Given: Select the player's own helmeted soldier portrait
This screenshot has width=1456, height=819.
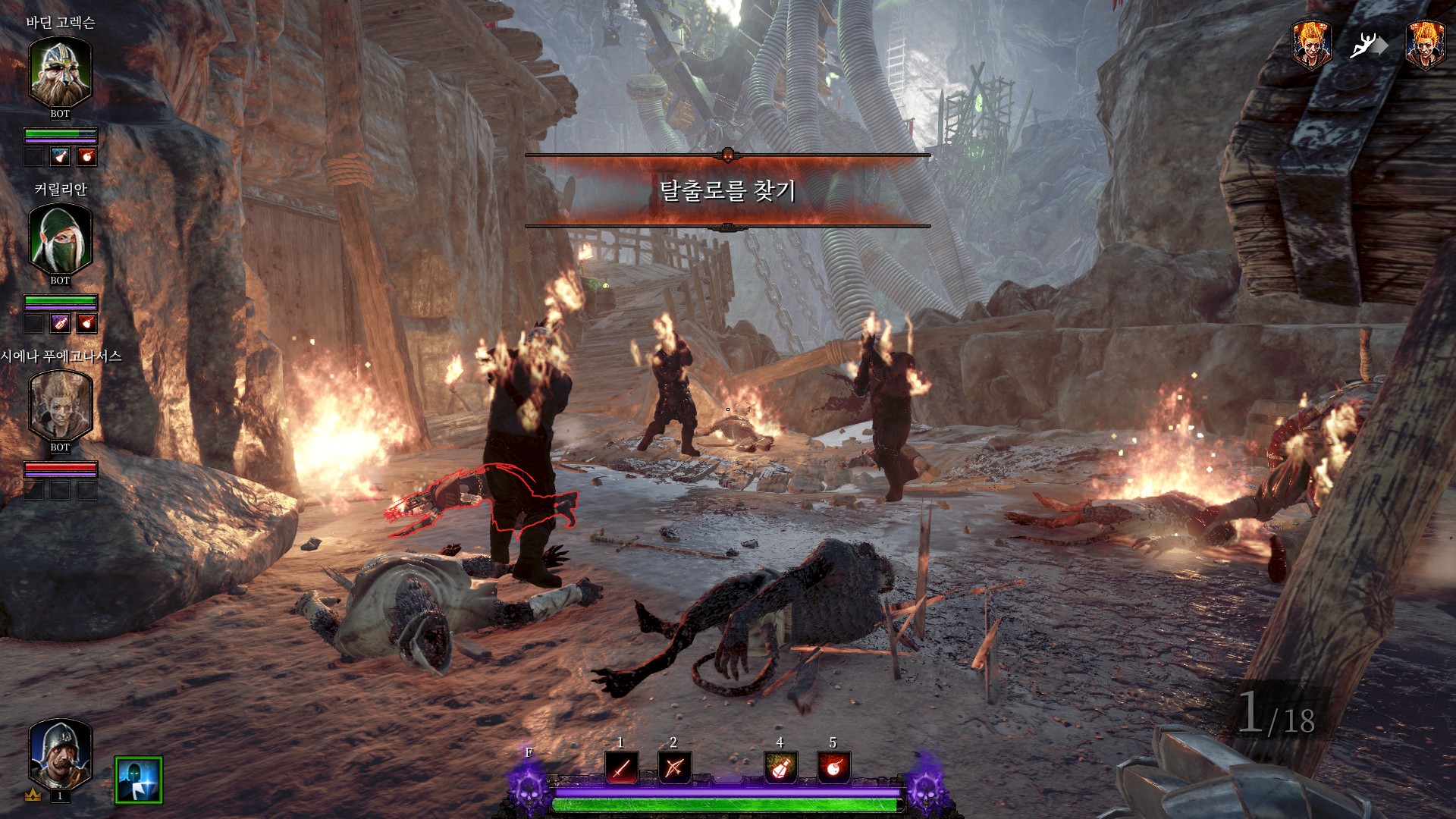Looking at the screenshot, I should tap(60, 754).
